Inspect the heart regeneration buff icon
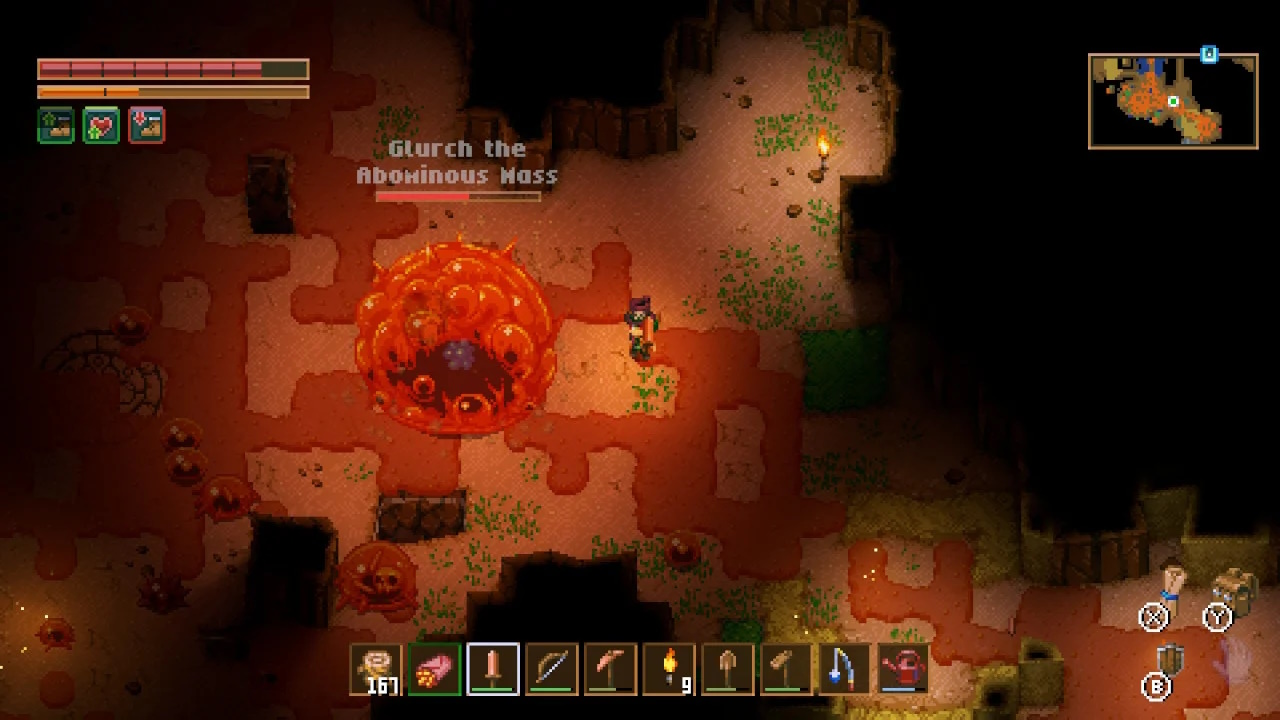Screen dimensions: 1280x720 coord(101,125)
